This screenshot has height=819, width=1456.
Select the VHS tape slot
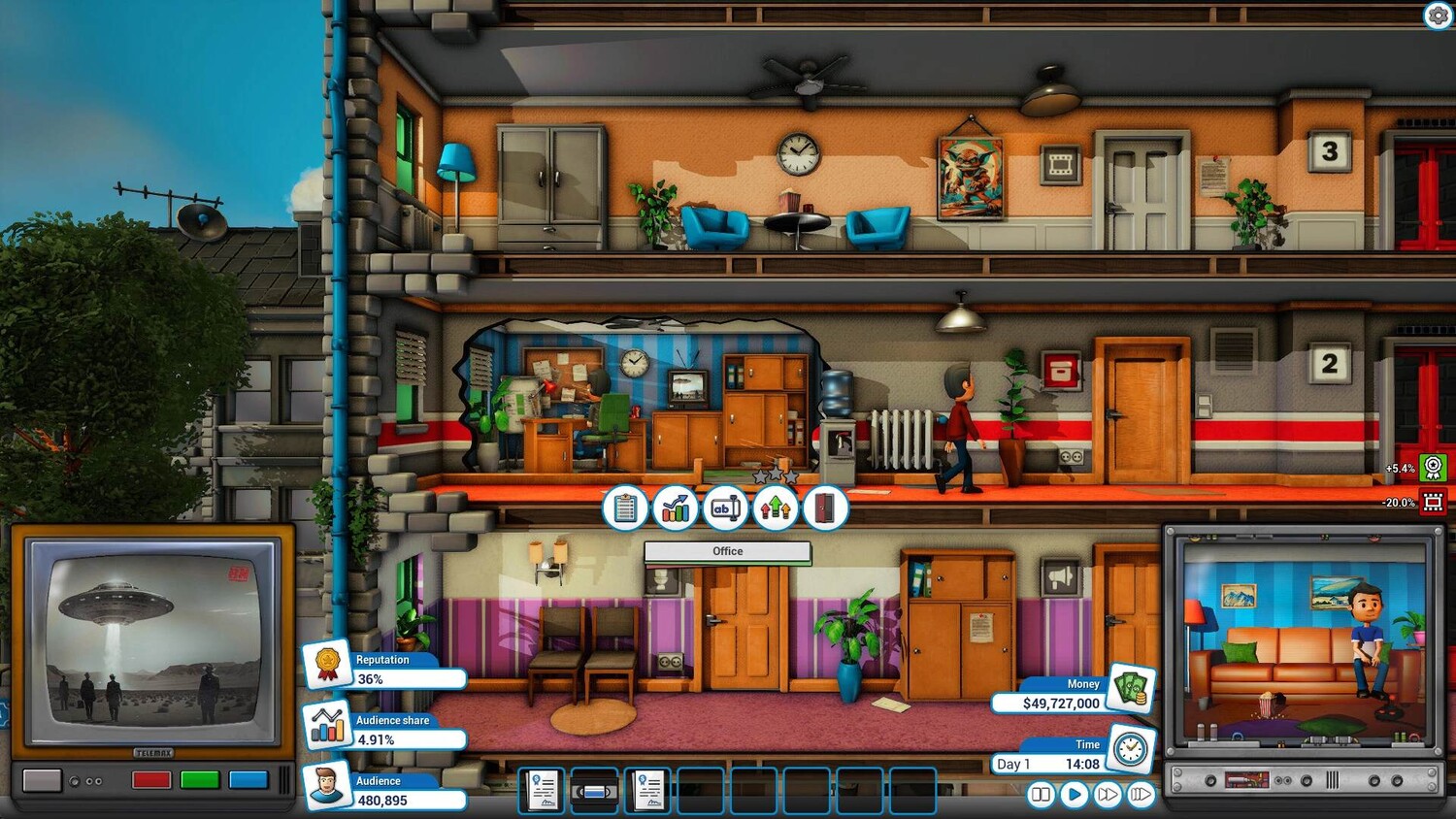click(594, 791)
